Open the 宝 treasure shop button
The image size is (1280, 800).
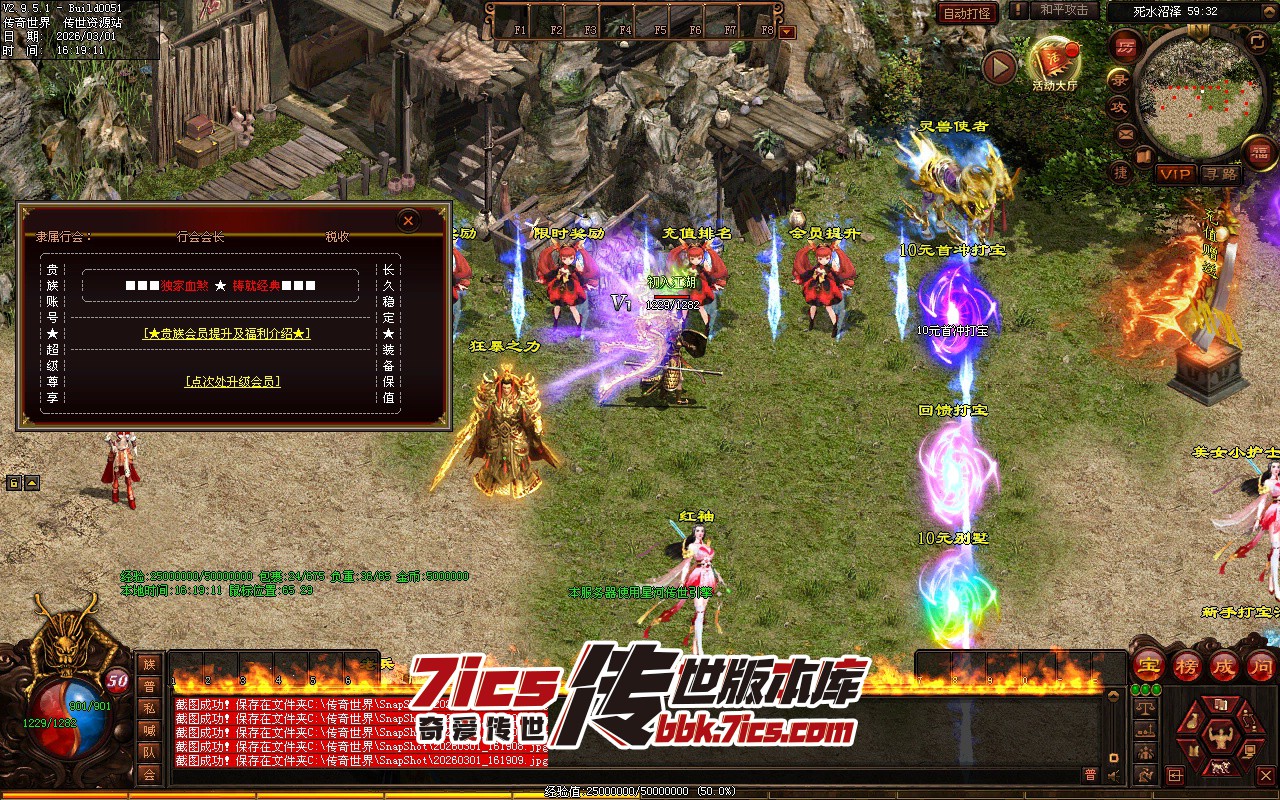pos(1149,665)
